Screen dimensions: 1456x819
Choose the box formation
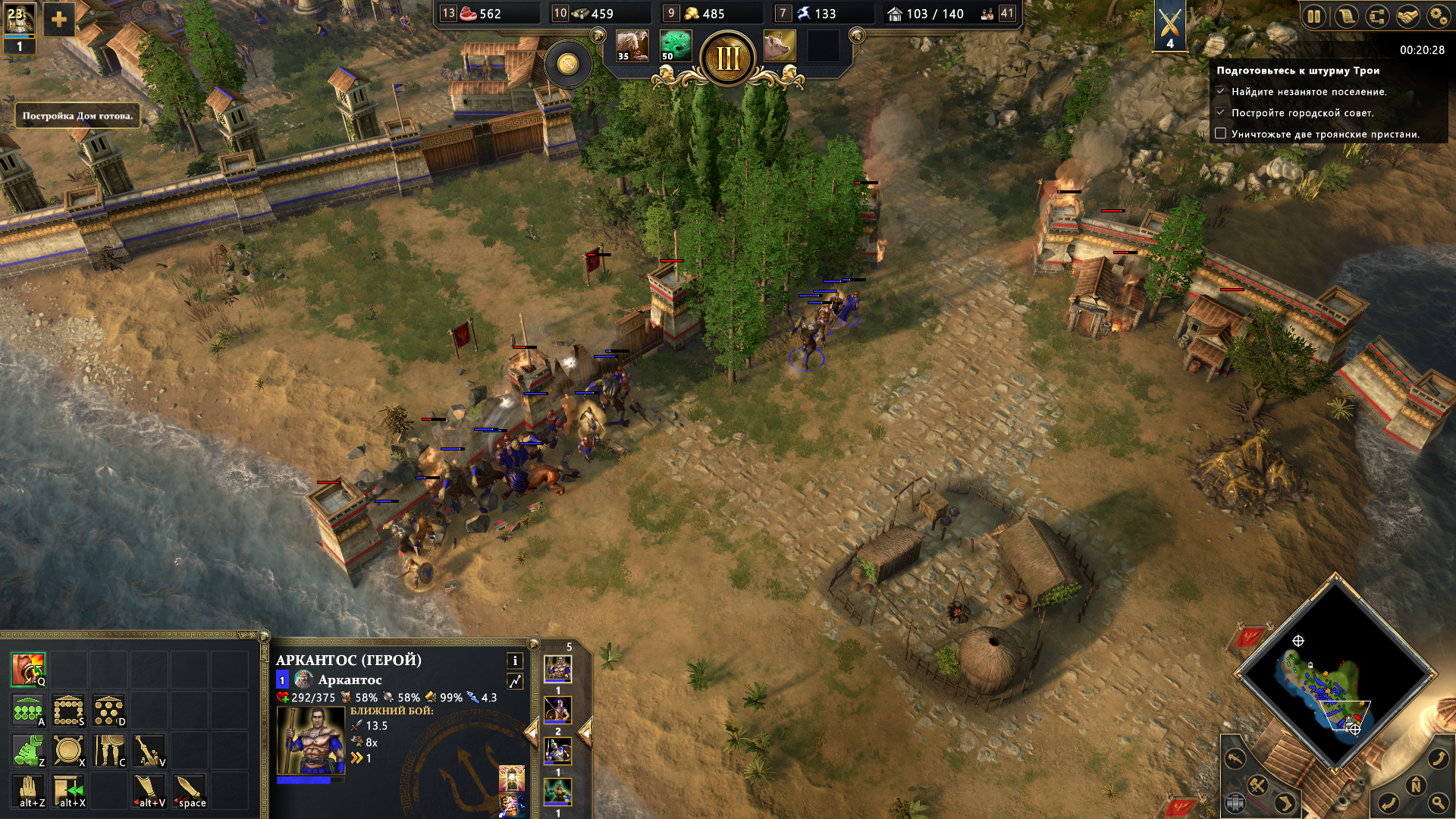click(68, 710)
